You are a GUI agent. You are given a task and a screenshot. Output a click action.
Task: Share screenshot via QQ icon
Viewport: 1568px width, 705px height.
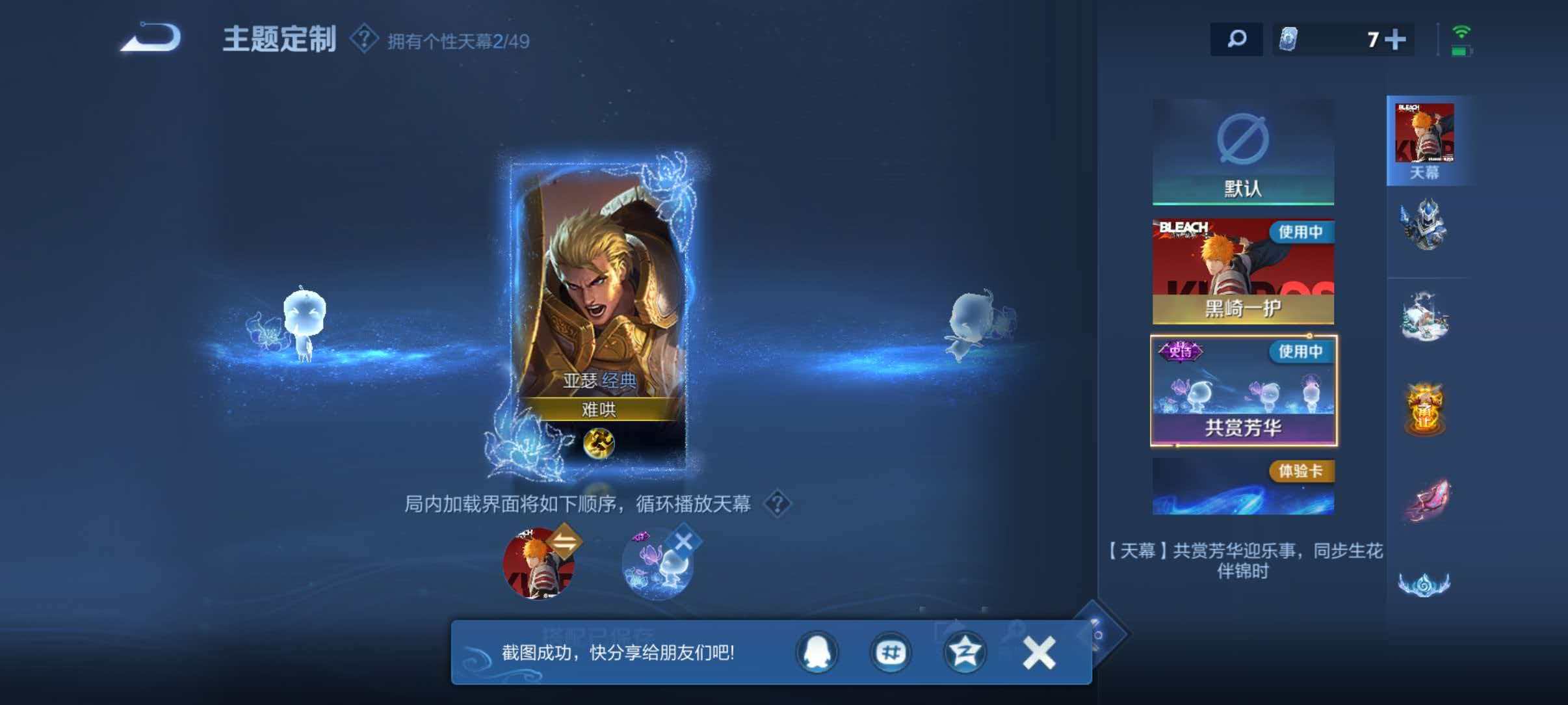pos(817,652)
